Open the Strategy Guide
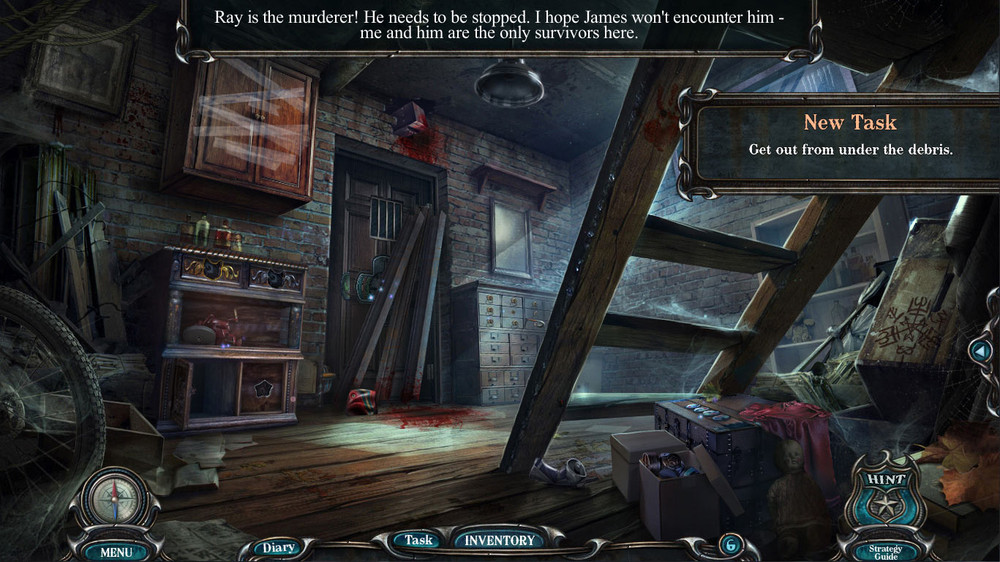 [x=885, y=550]
